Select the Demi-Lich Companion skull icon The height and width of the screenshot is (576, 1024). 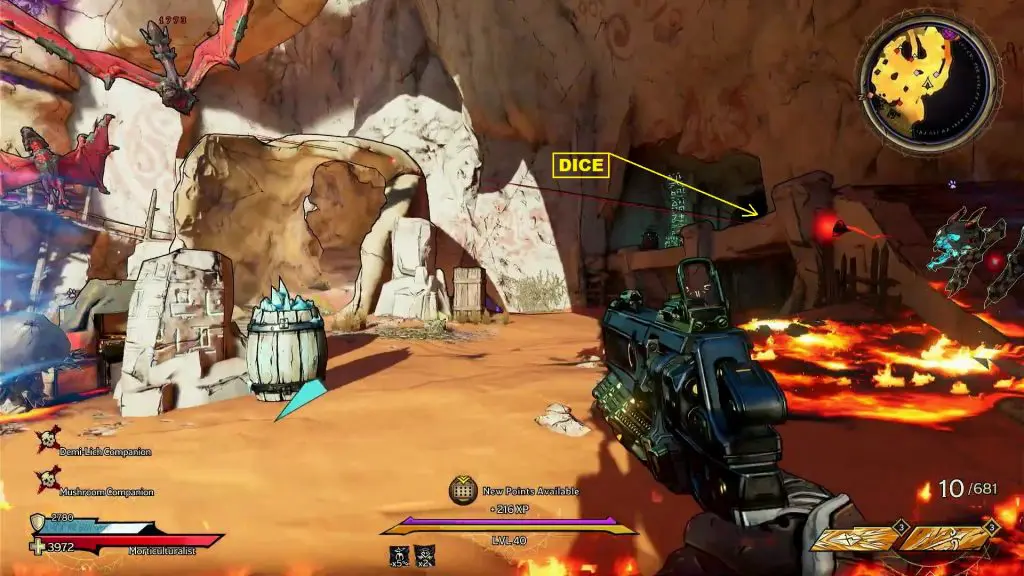tap(47, 440)
